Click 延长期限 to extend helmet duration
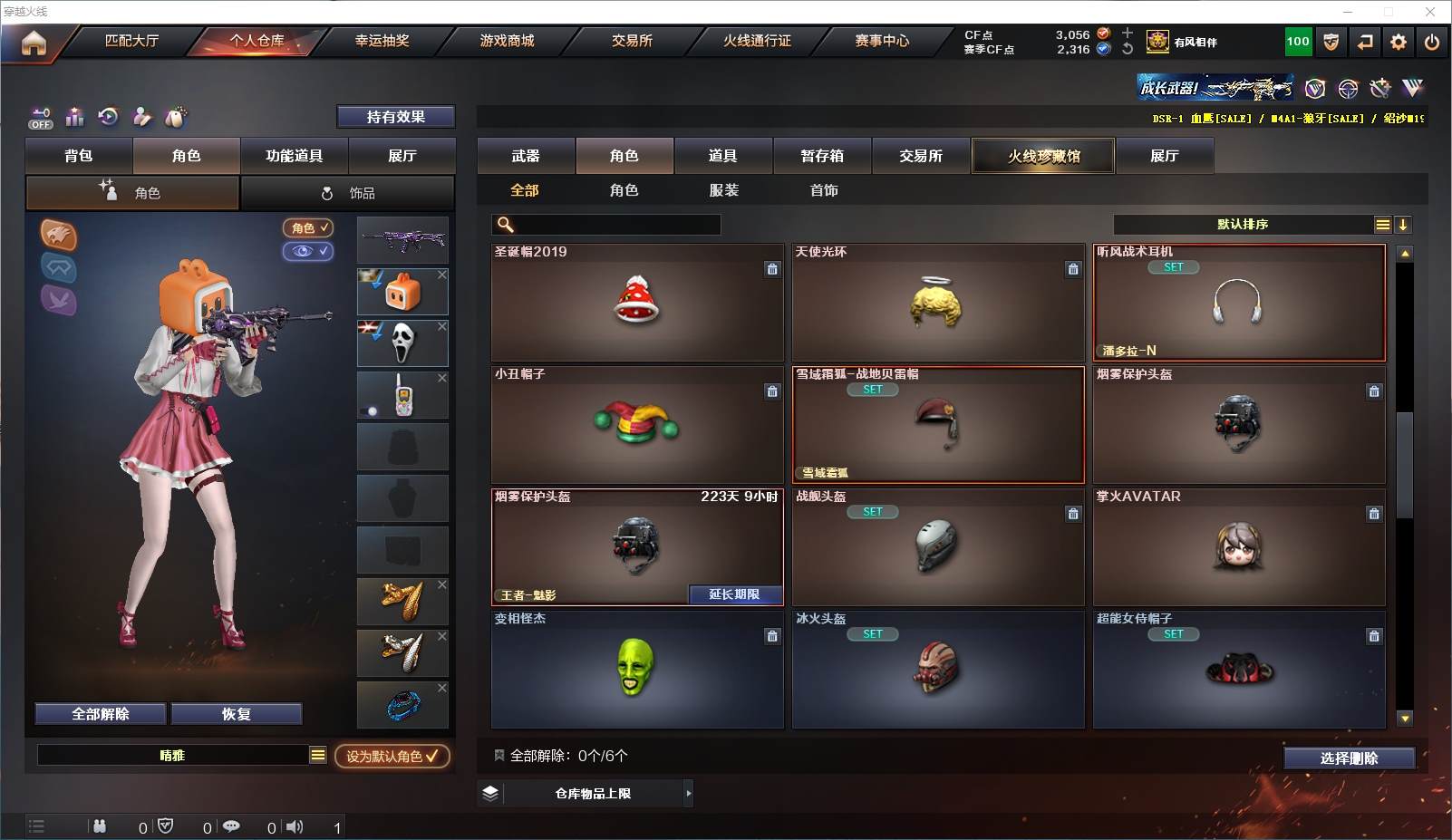Image resolution: width=1452 pixels, height=840 pixels. [x=734, y=594]
